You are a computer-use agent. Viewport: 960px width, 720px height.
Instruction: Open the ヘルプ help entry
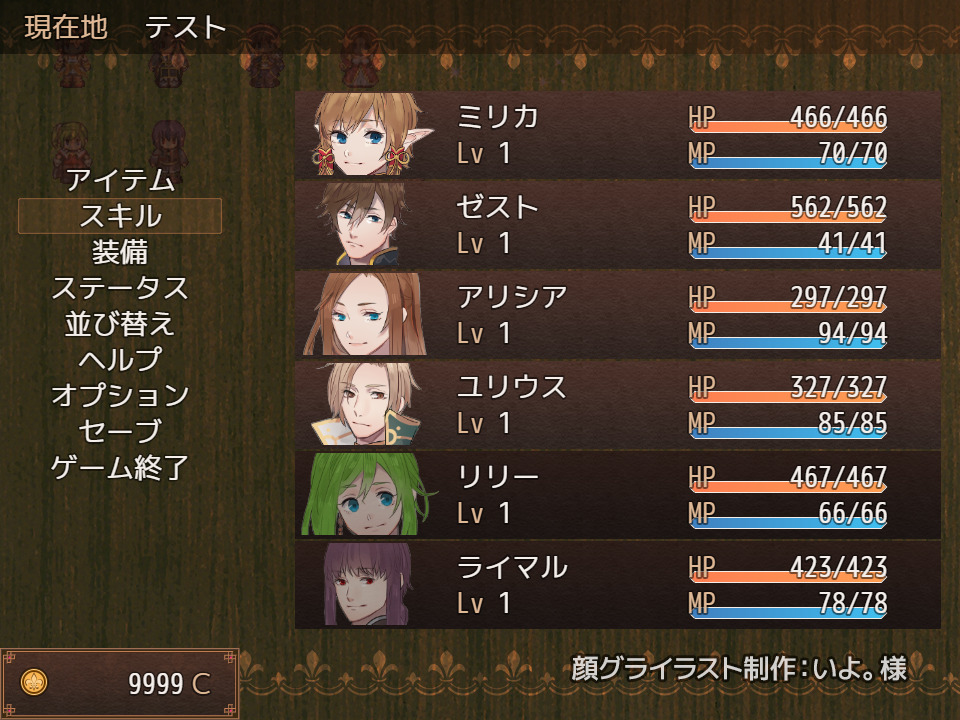pos(120,359)
